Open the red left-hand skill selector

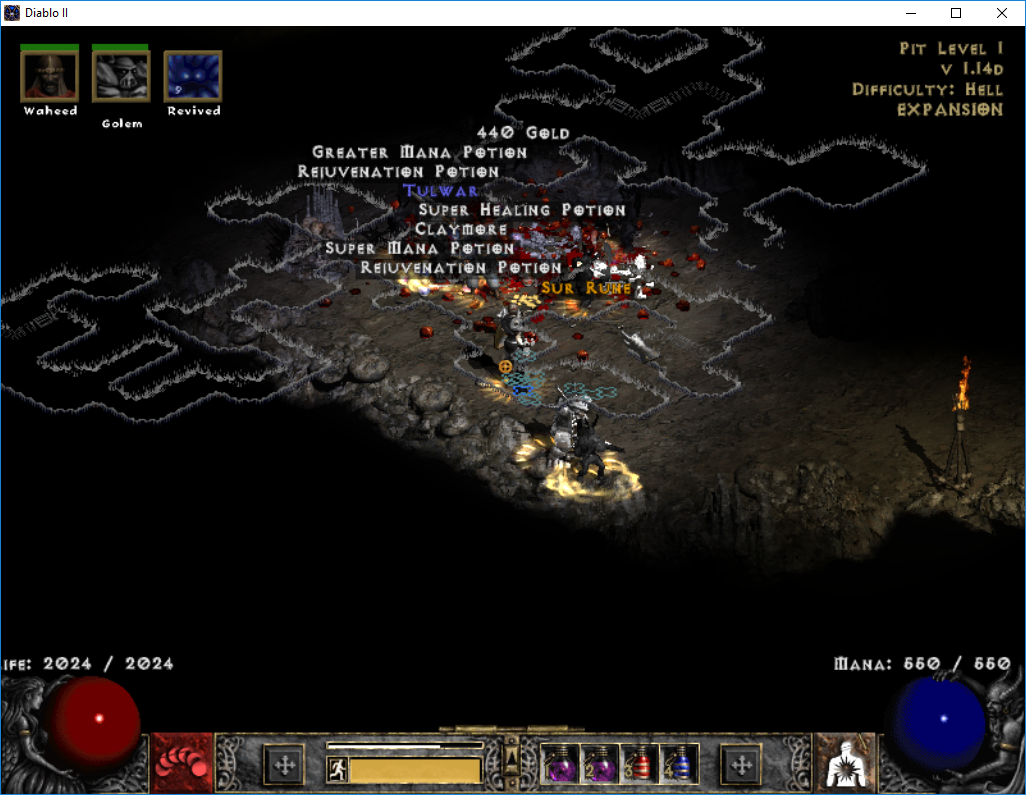click(182, 765)
